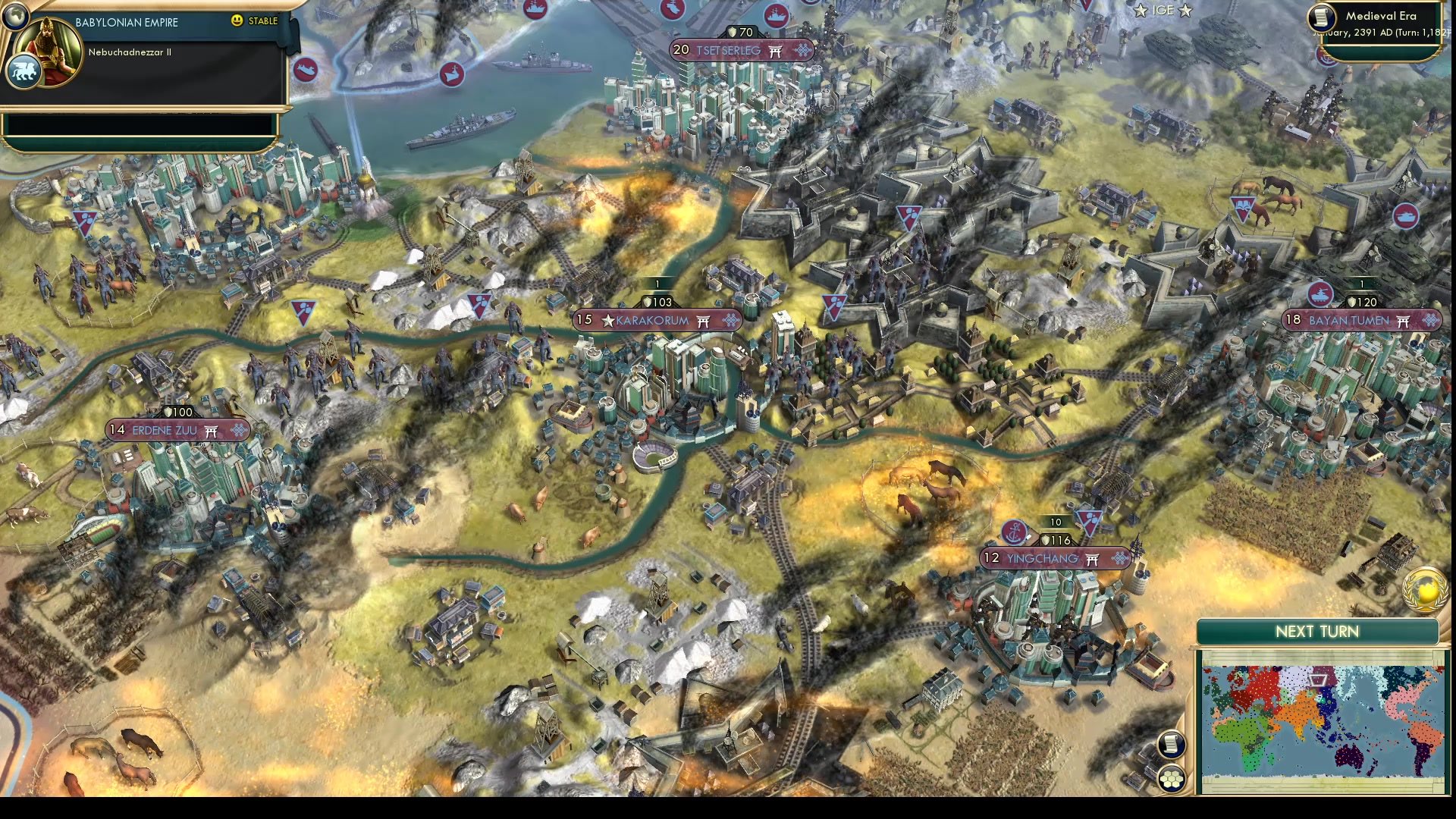Open the scroll icon beside the minimap
1456x819 pixels.
1171,744
